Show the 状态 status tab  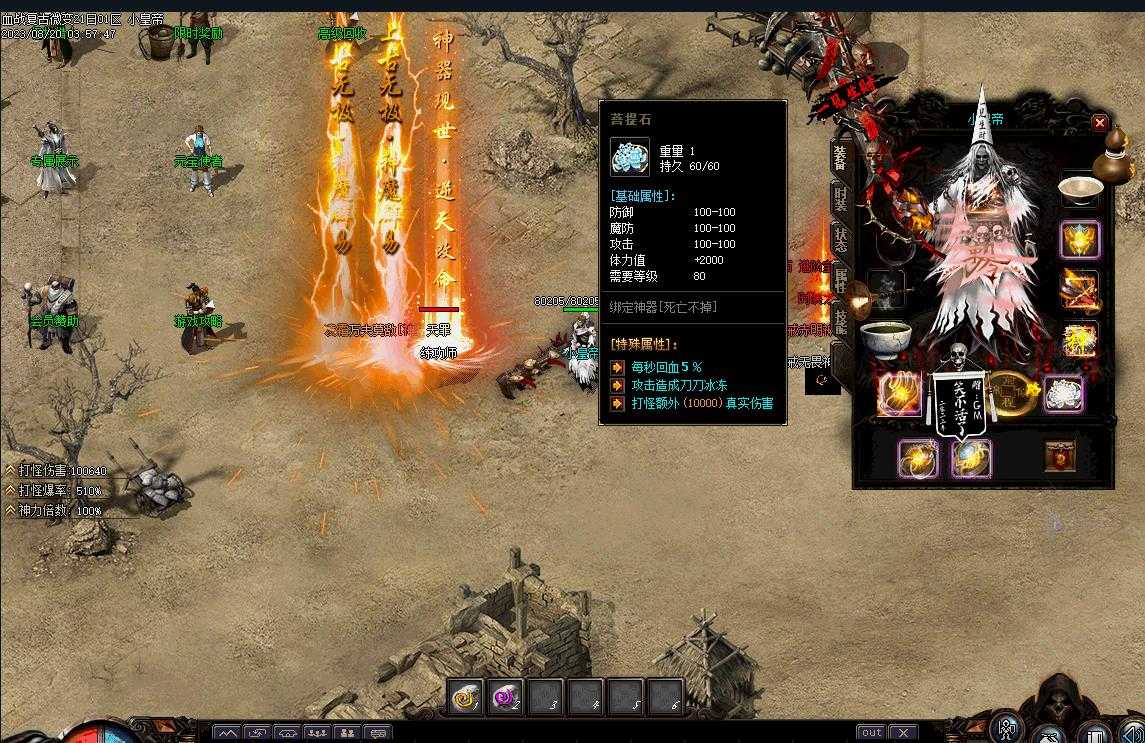coord(841,240)
